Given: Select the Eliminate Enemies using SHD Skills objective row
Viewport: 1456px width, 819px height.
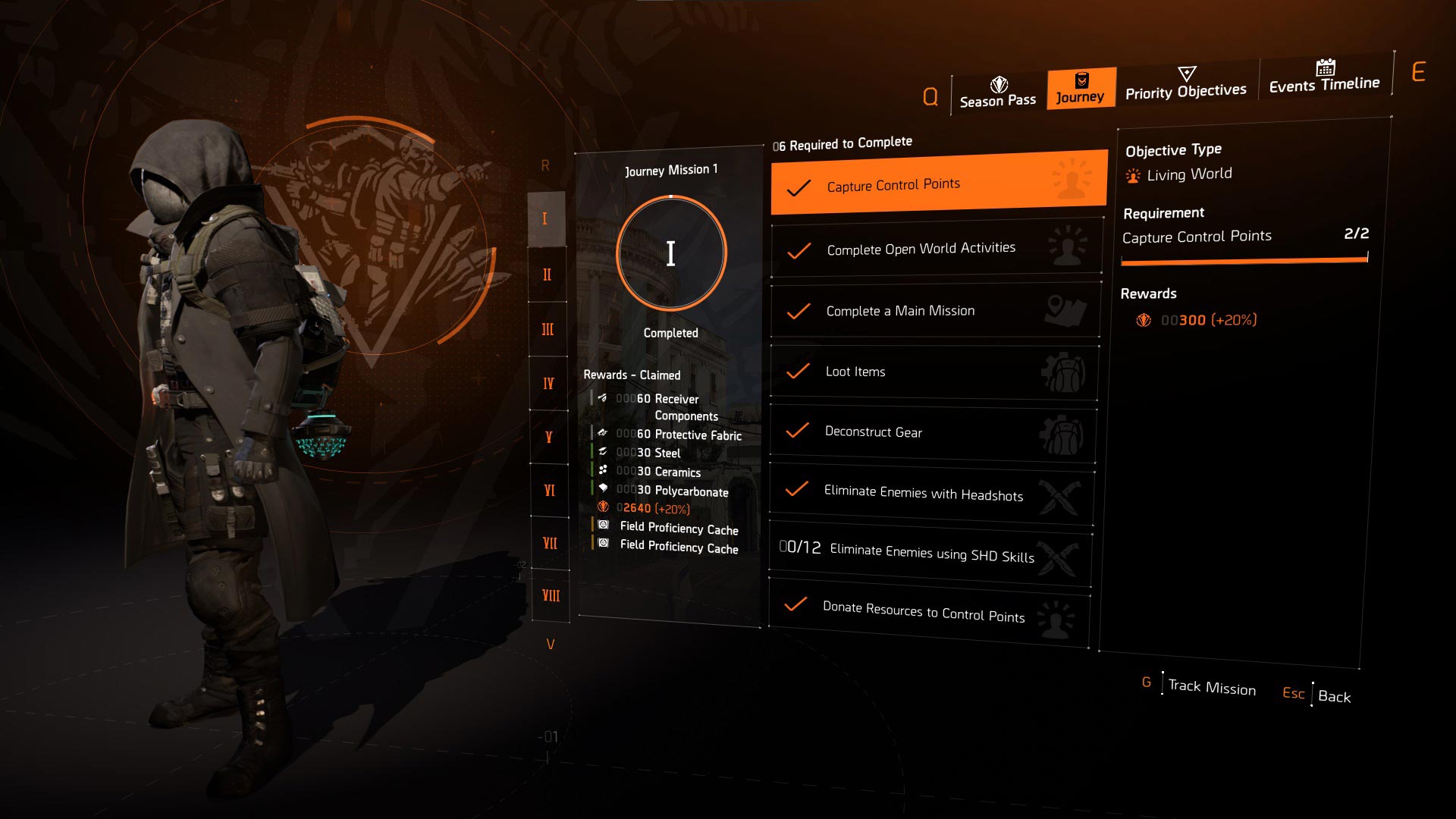Looking at the screenshot, I should (x=929, y=555).
